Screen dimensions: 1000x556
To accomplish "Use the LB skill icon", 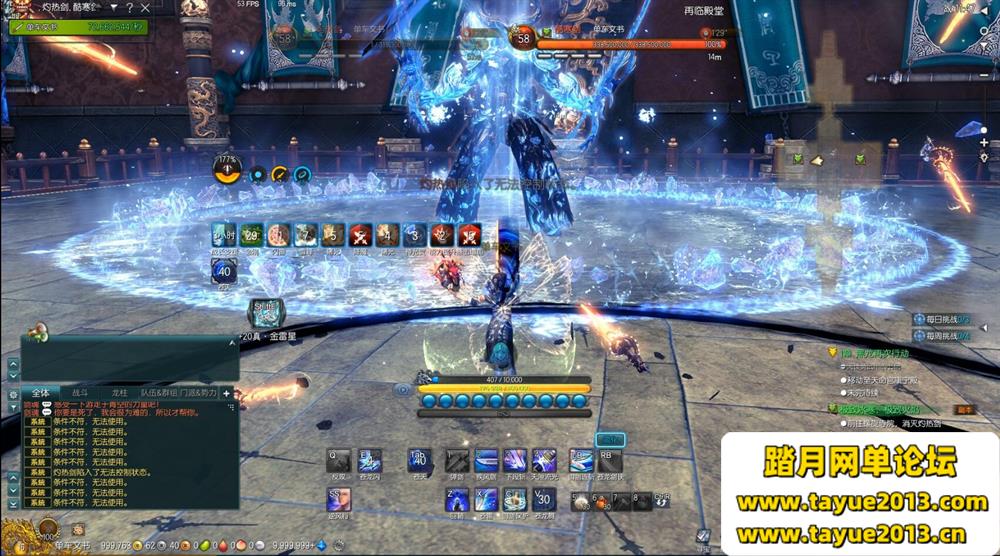I will [x=581, y=461].
